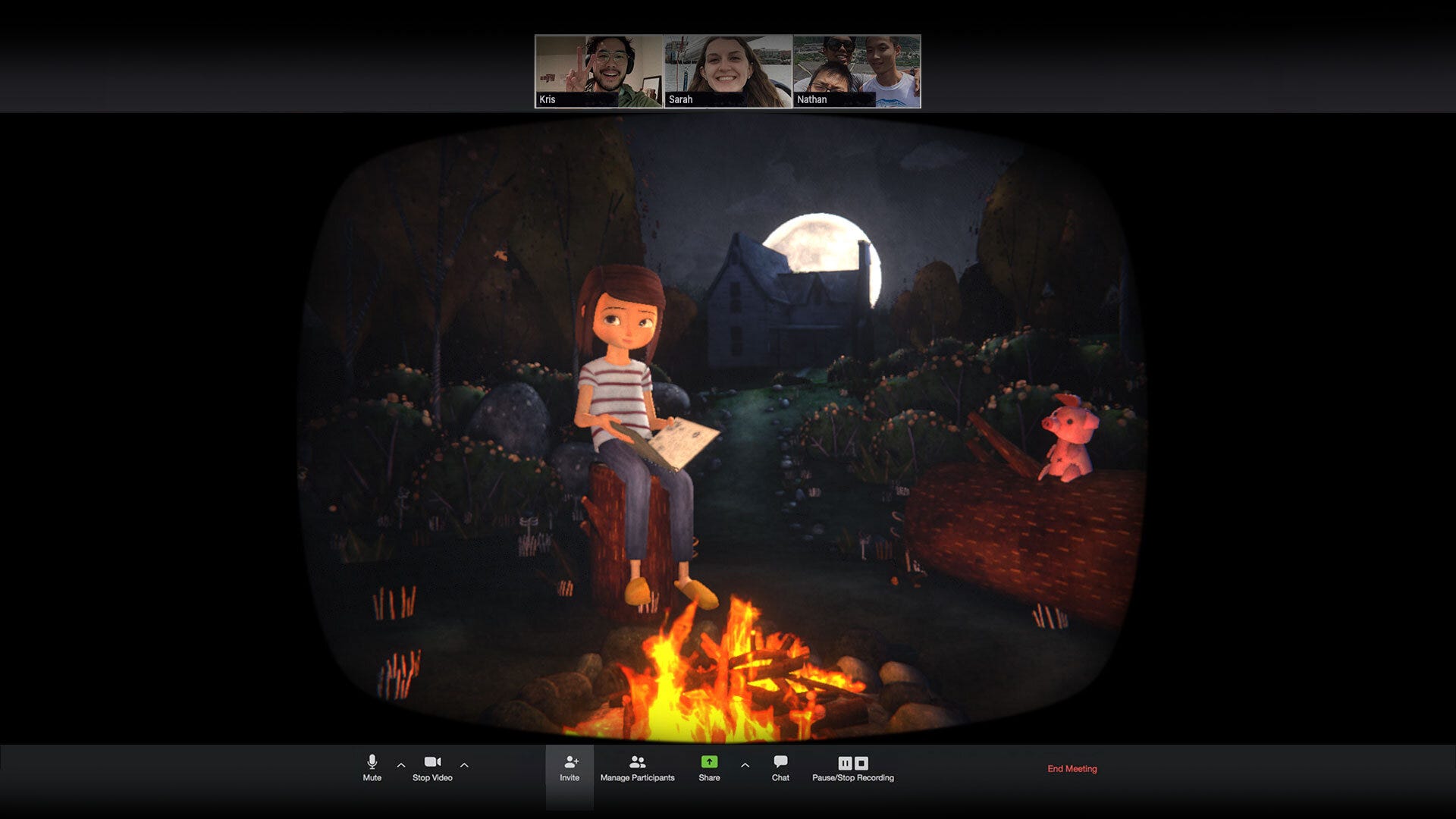The image size is (1456, 819).
Task: Open the Chat panel icon
Action: click(780, 763)
